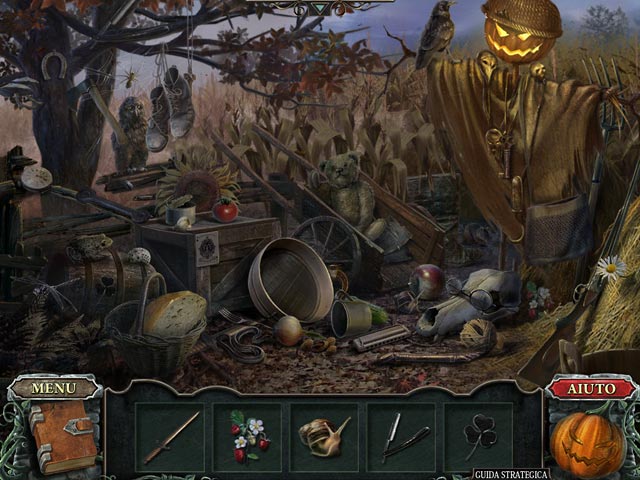Select the snail inventory slot

tap(324, 437)
